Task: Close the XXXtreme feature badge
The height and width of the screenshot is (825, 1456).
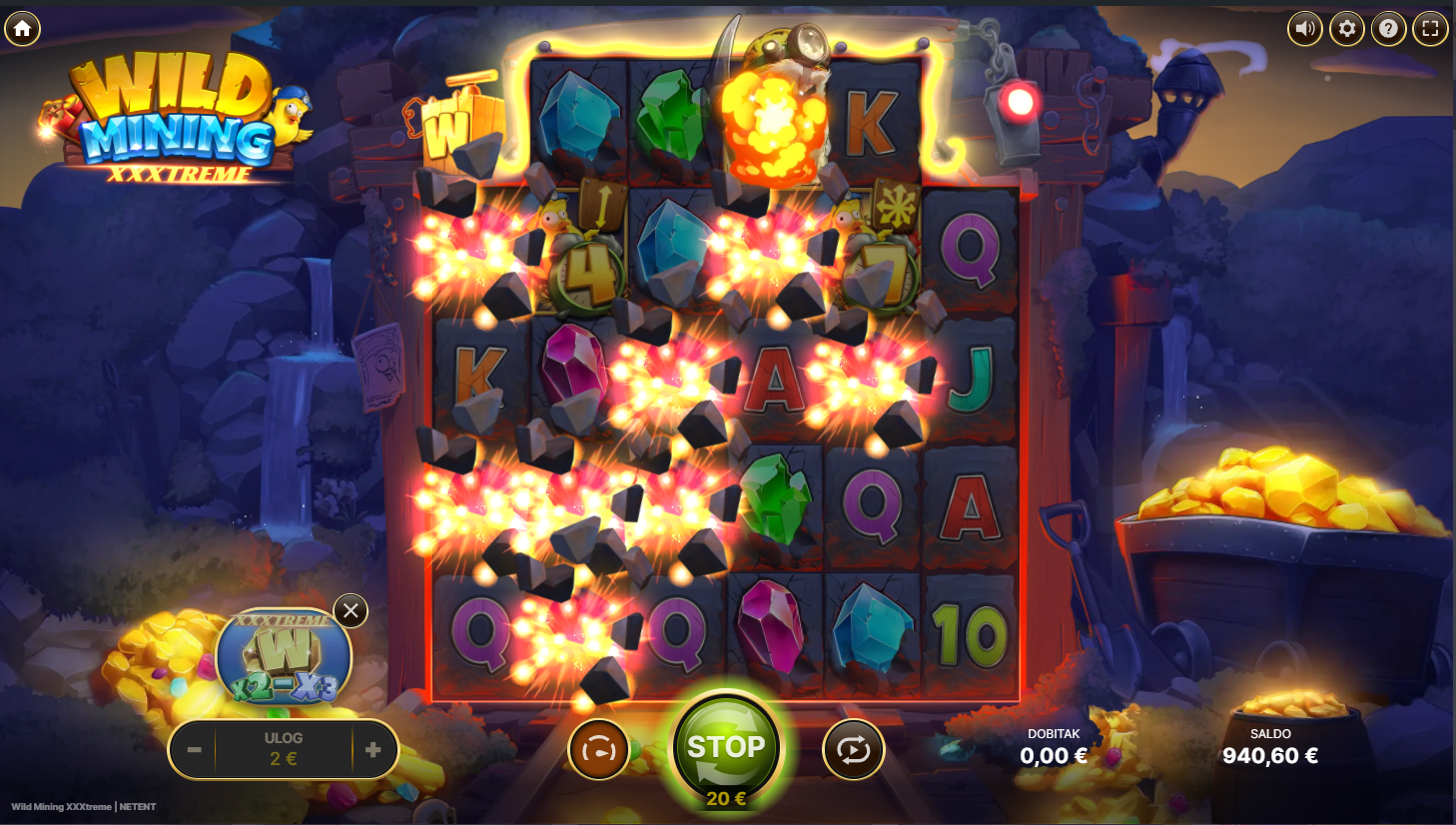Action: pyautogui.click(x=351, y=610)
